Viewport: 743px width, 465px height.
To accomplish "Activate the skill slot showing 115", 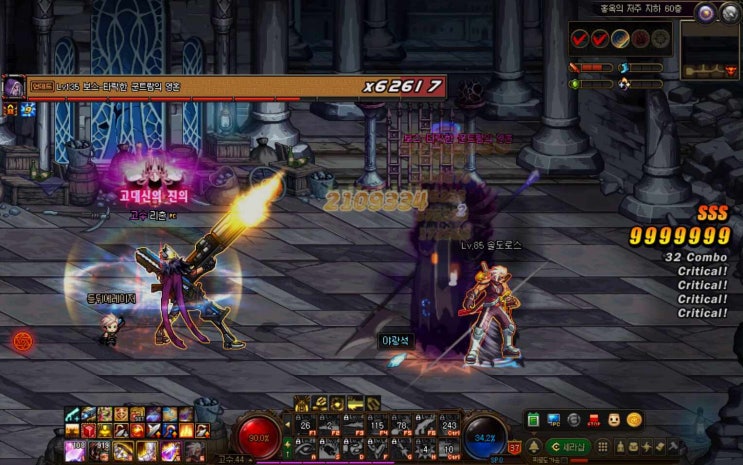I will [377, 425].
